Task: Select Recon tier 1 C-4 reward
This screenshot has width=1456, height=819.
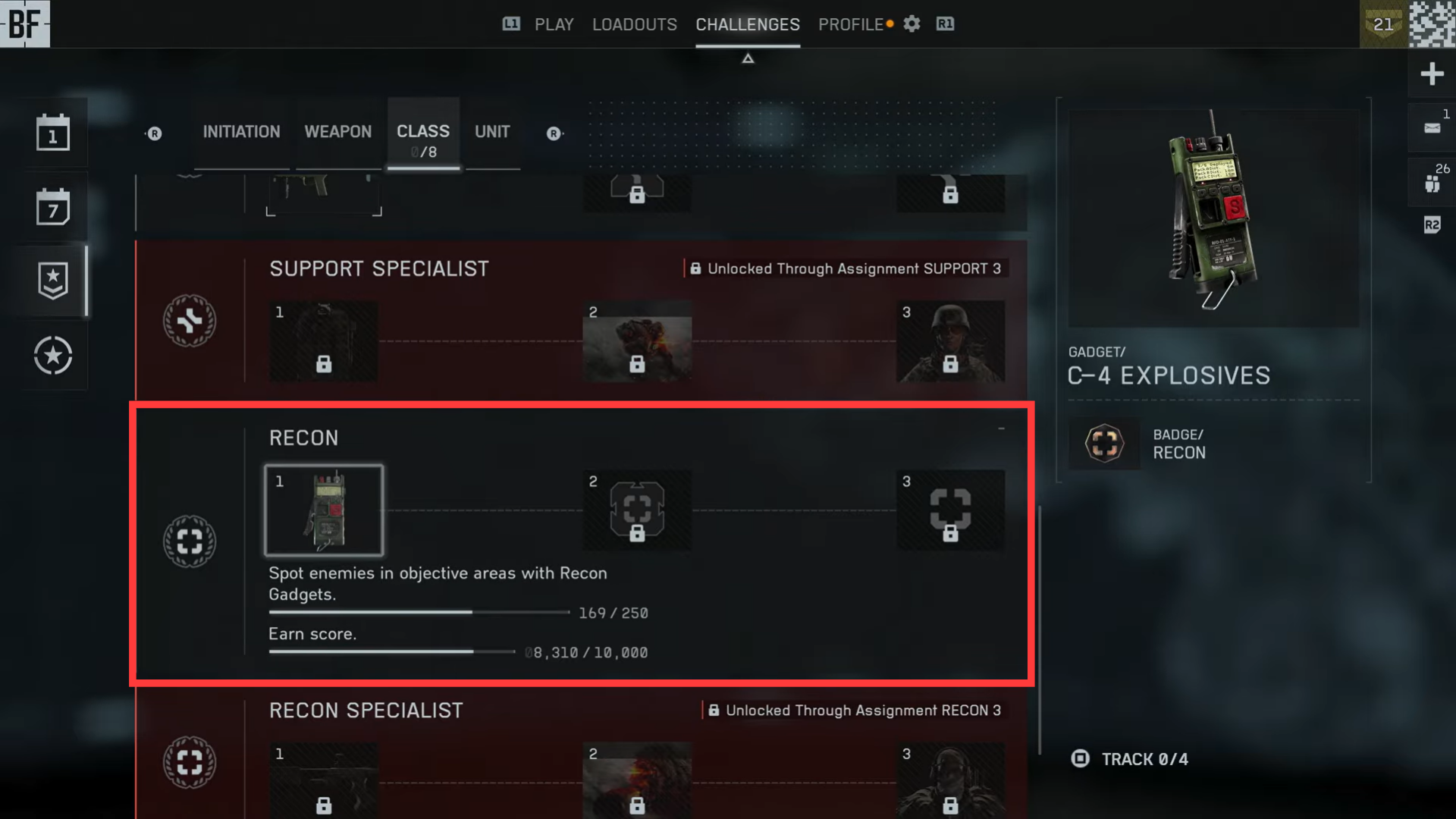Action: pyautogui.click(x=324, y=510)
